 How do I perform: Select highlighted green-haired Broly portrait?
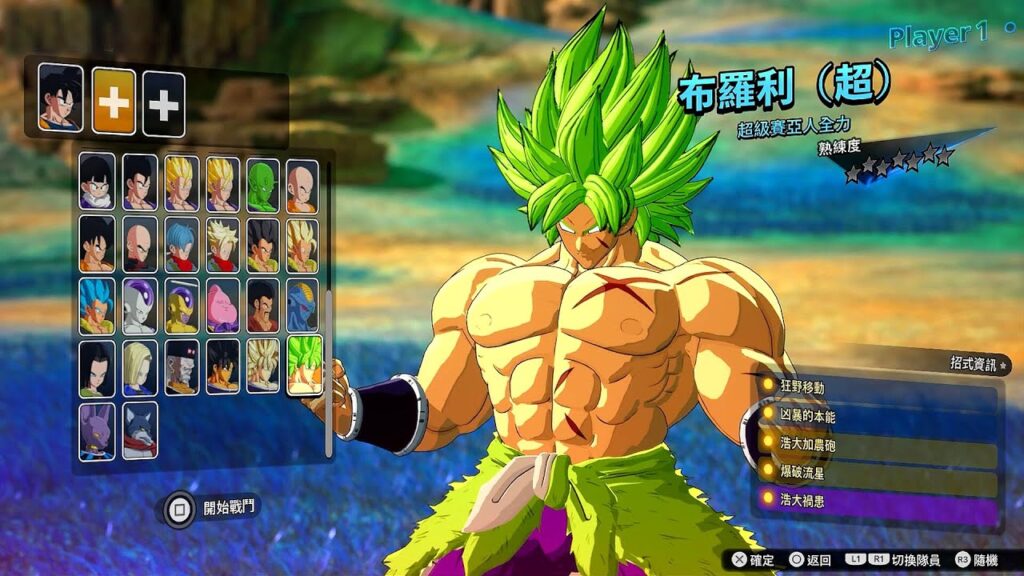[x=304, y=365]
